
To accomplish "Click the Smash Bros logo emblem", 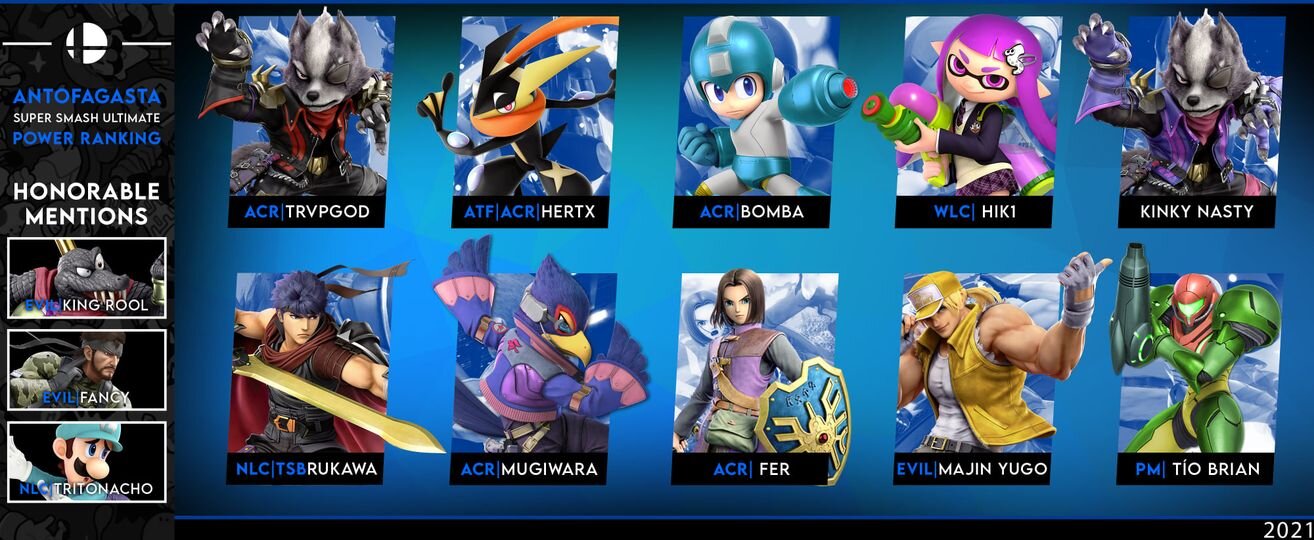I will (x=86, y=43).
